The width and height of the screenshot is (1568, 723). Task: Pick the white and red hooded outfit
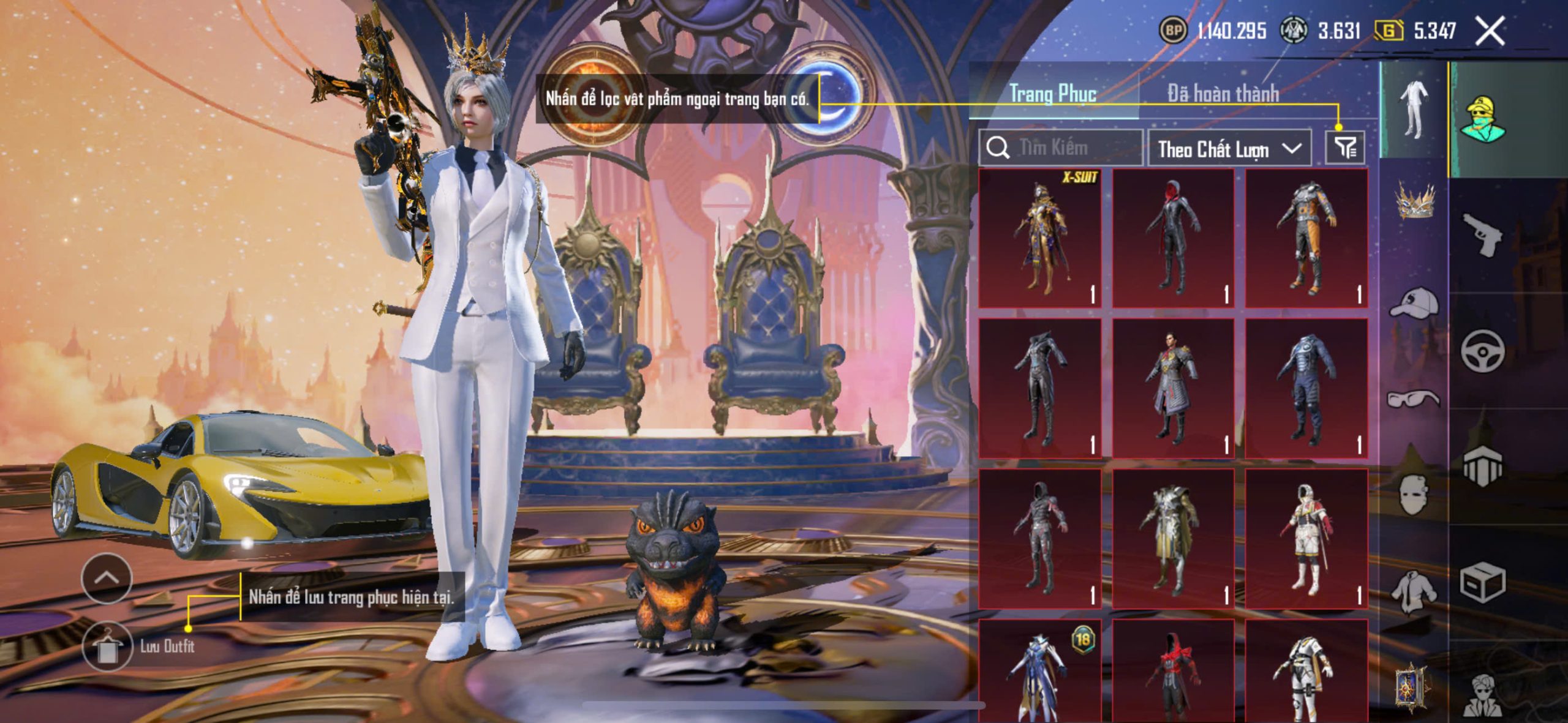(x=1306, y=539)
